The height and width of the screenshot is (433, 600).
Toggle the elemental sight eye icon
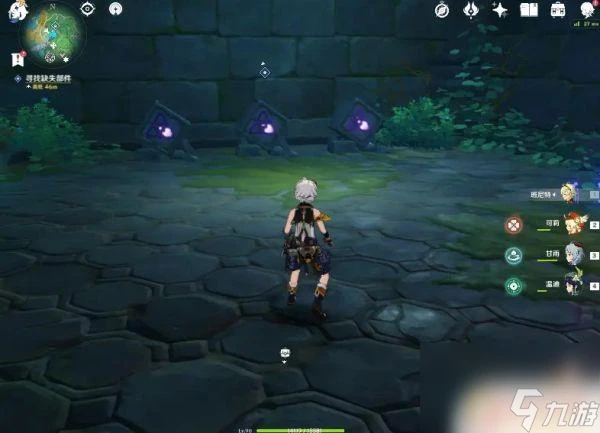pos(88,9)
